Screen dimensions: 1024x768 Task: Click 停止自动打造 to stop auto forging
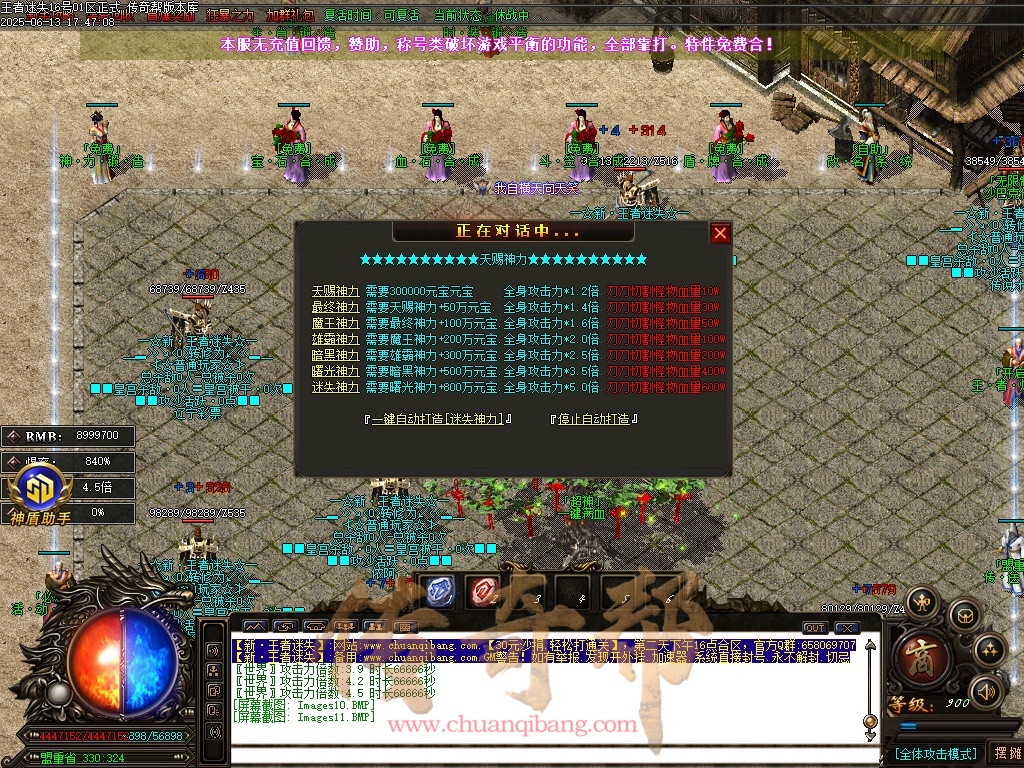coord(594,419)
